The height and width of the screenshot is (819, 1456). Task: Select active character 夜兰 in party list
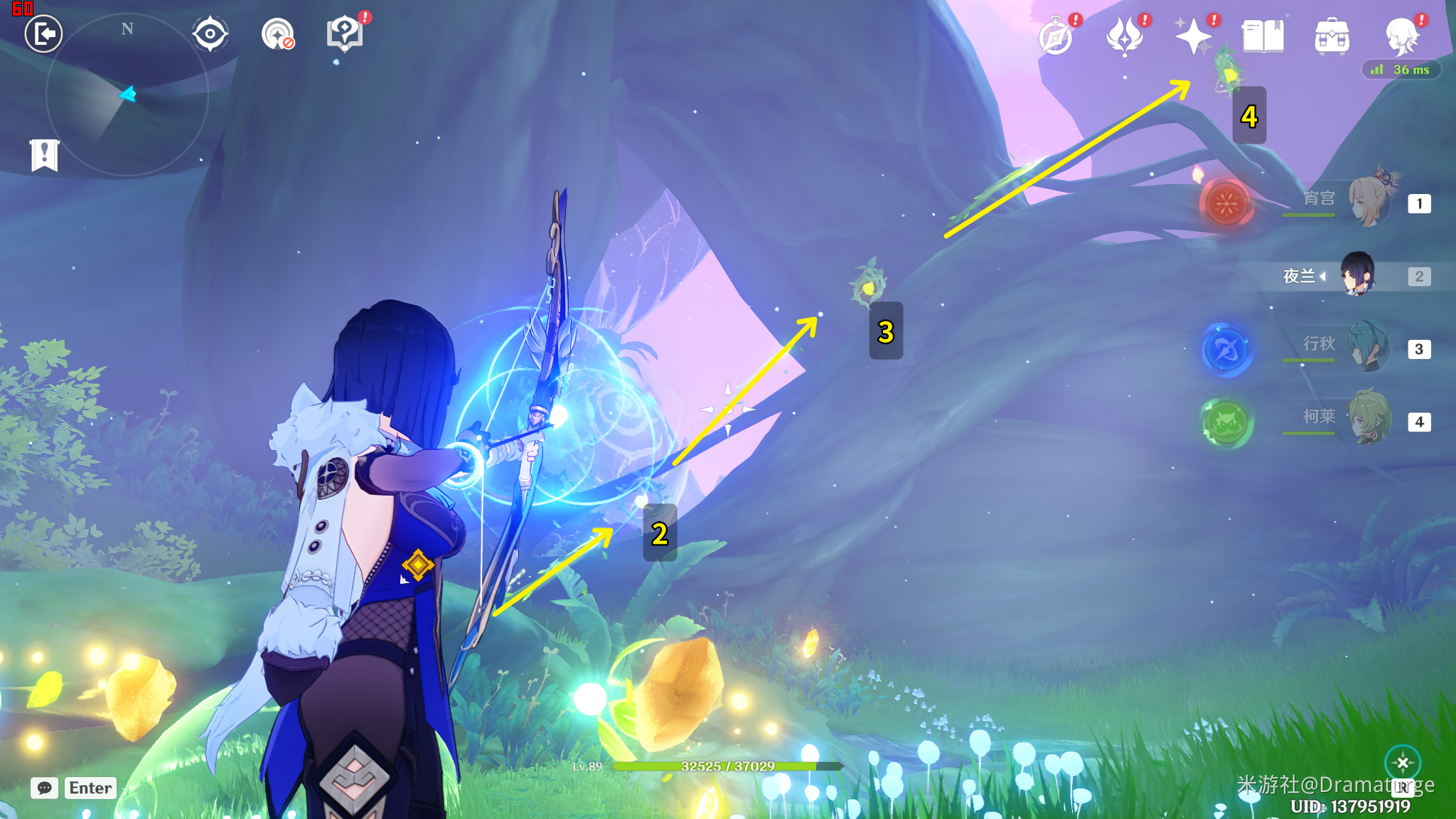coord(1357,275)
